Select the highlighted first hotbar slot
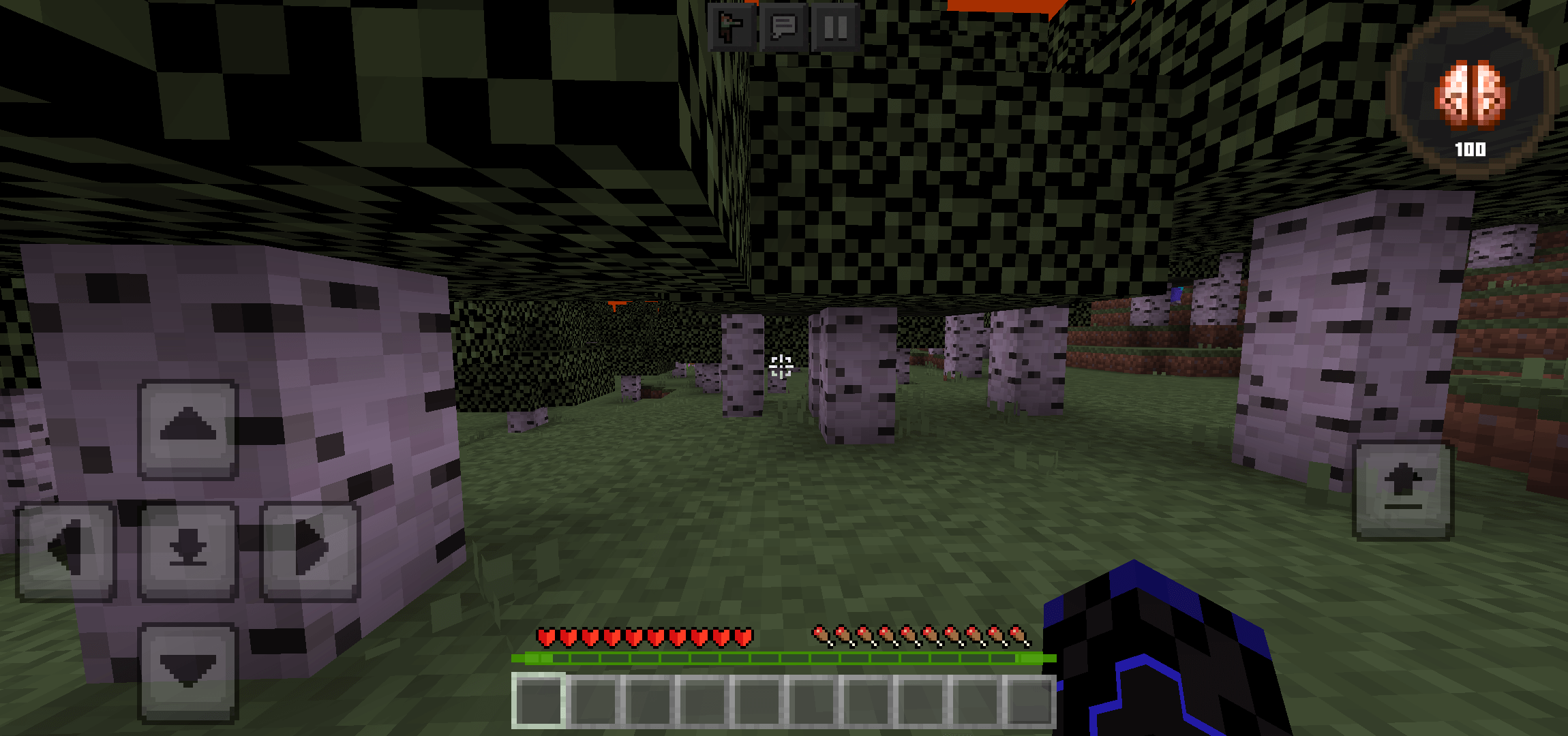 click(539, 701)
